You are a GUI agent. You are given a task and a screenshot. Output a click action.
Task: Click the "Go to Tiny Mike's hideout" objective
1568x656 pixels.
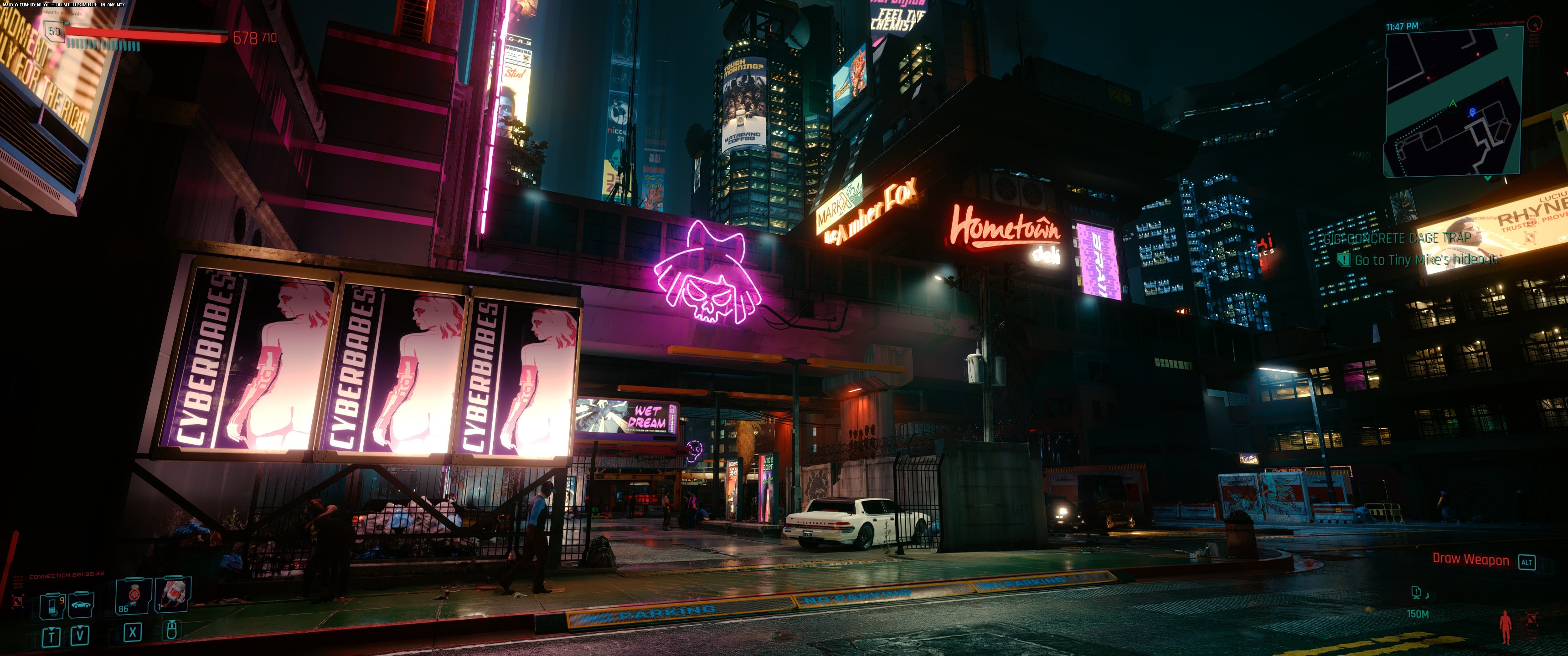pos(1425,260)
